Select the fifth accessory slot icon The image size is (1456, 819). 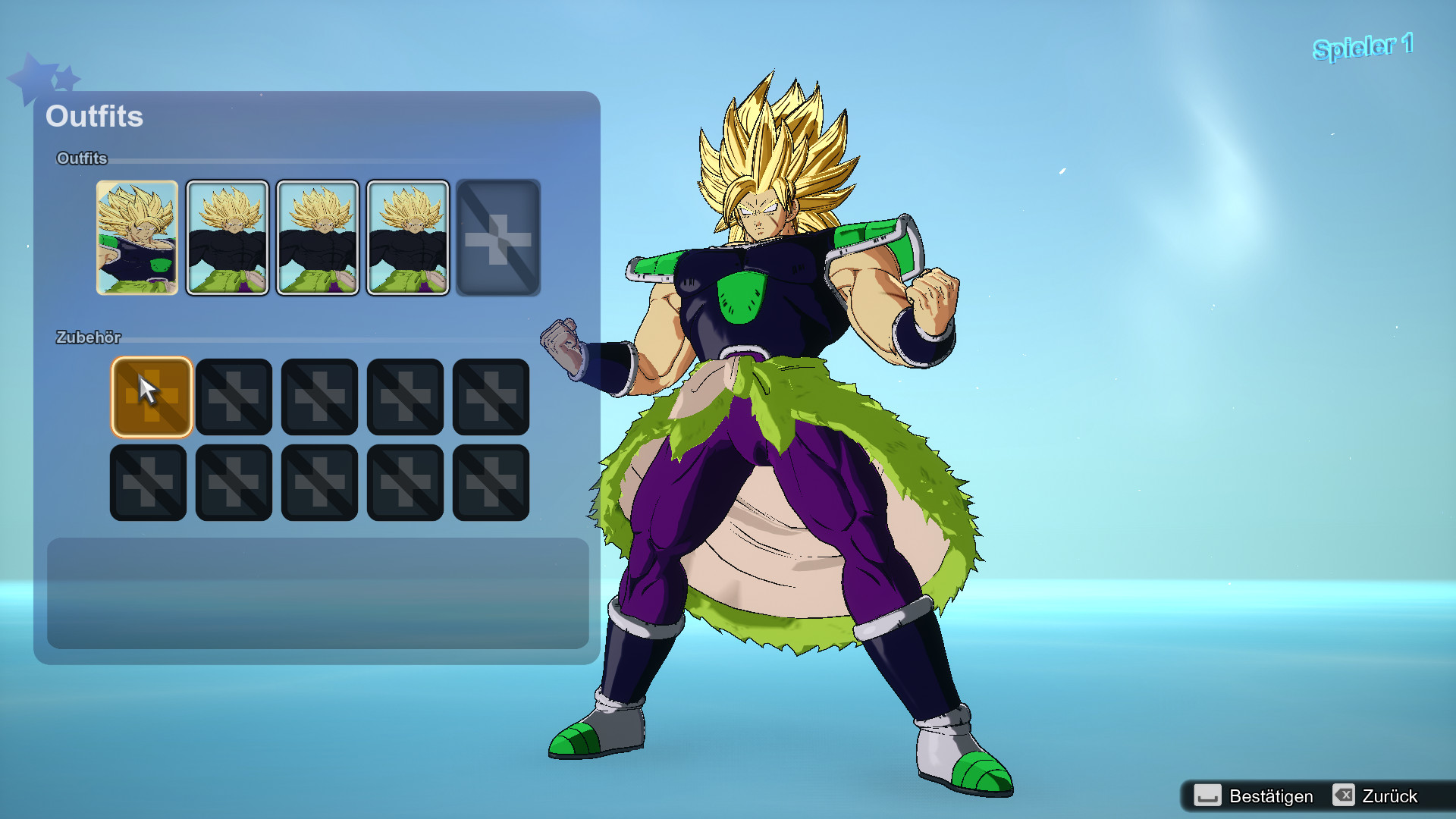491,397
